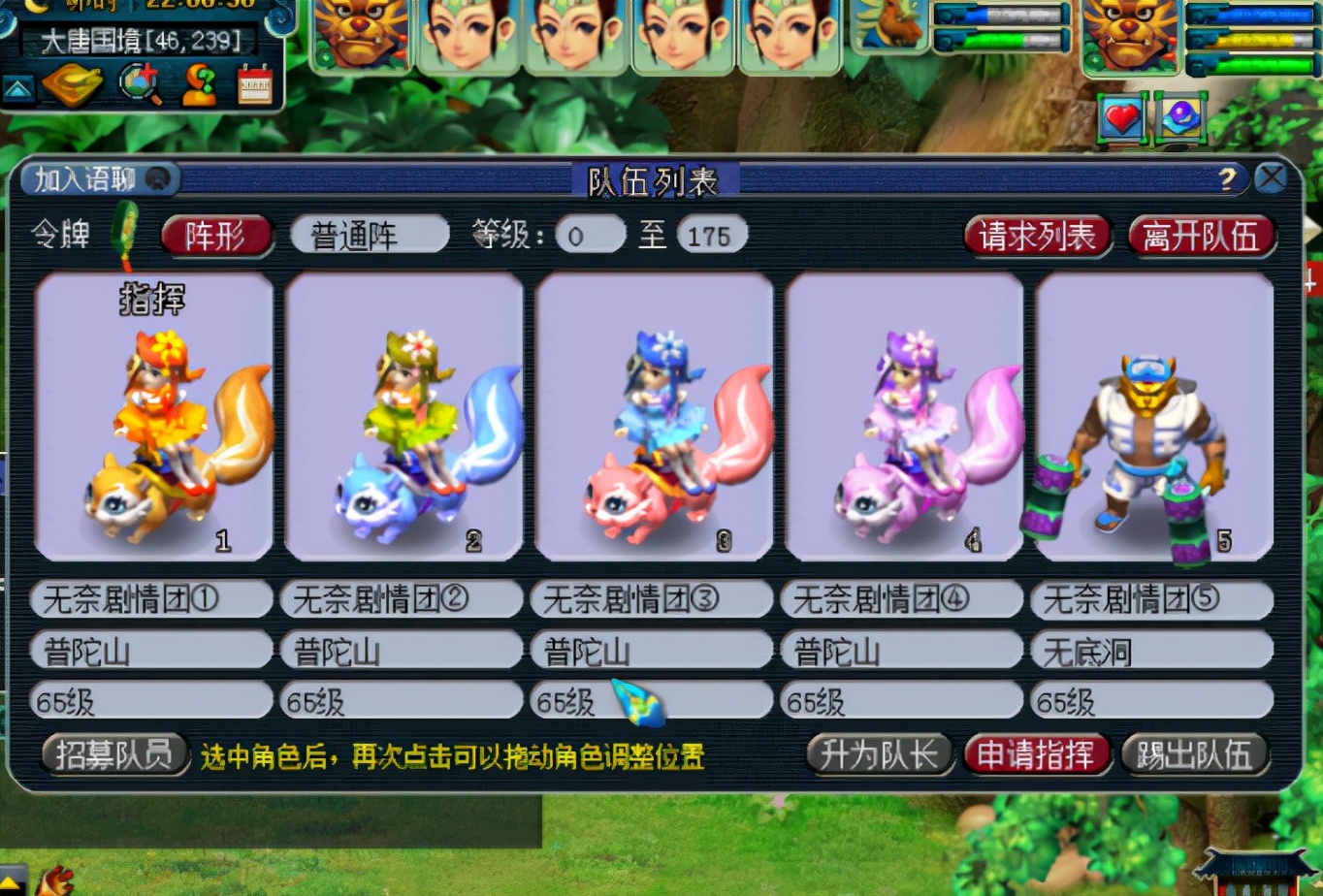Viewport: 1323px width, 896px height.
Task: Click the 阵形 formation button
Action: [216, 236]
